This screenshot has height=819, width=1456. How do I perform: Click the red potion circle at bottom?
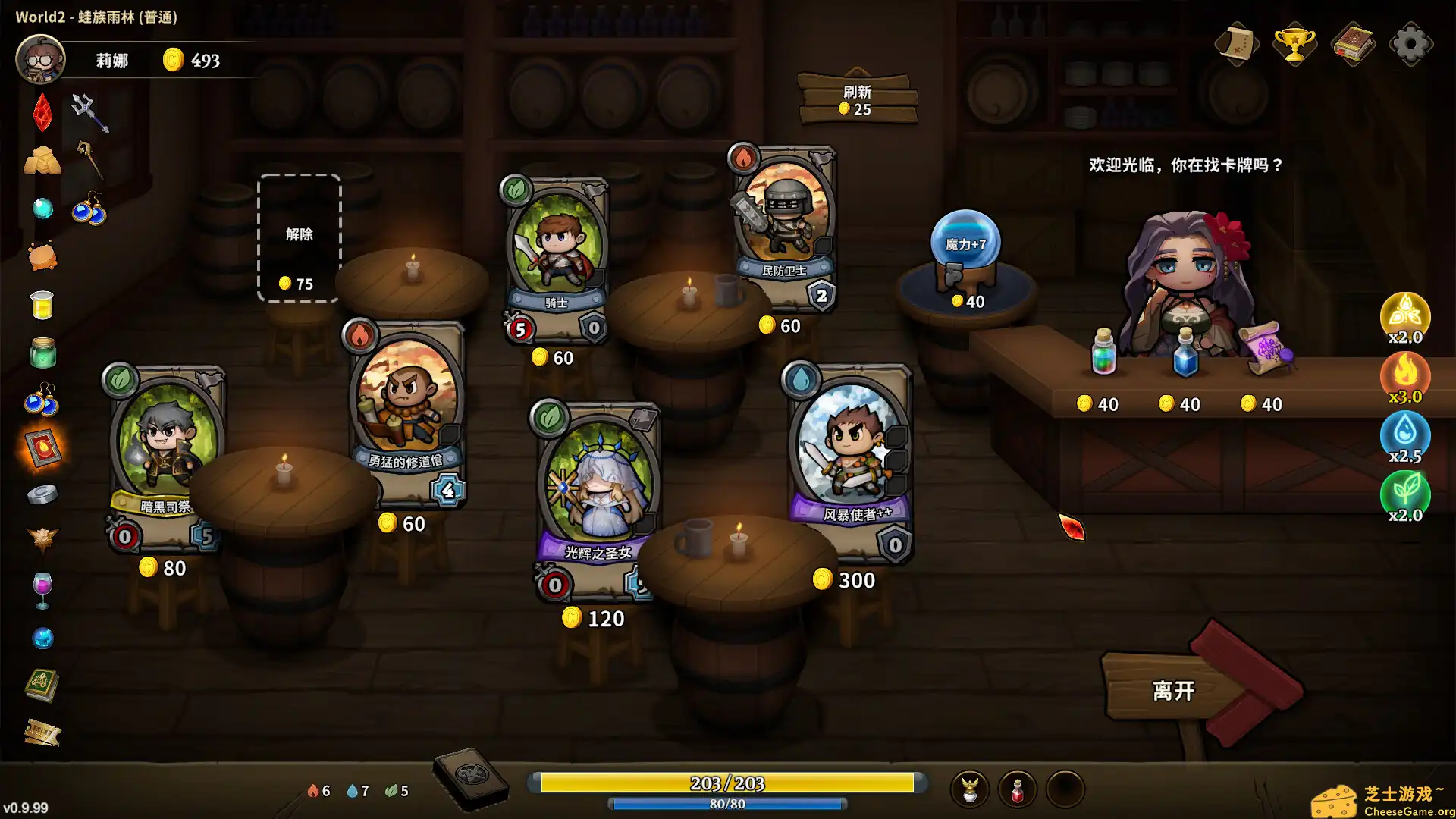point(1018,789)
